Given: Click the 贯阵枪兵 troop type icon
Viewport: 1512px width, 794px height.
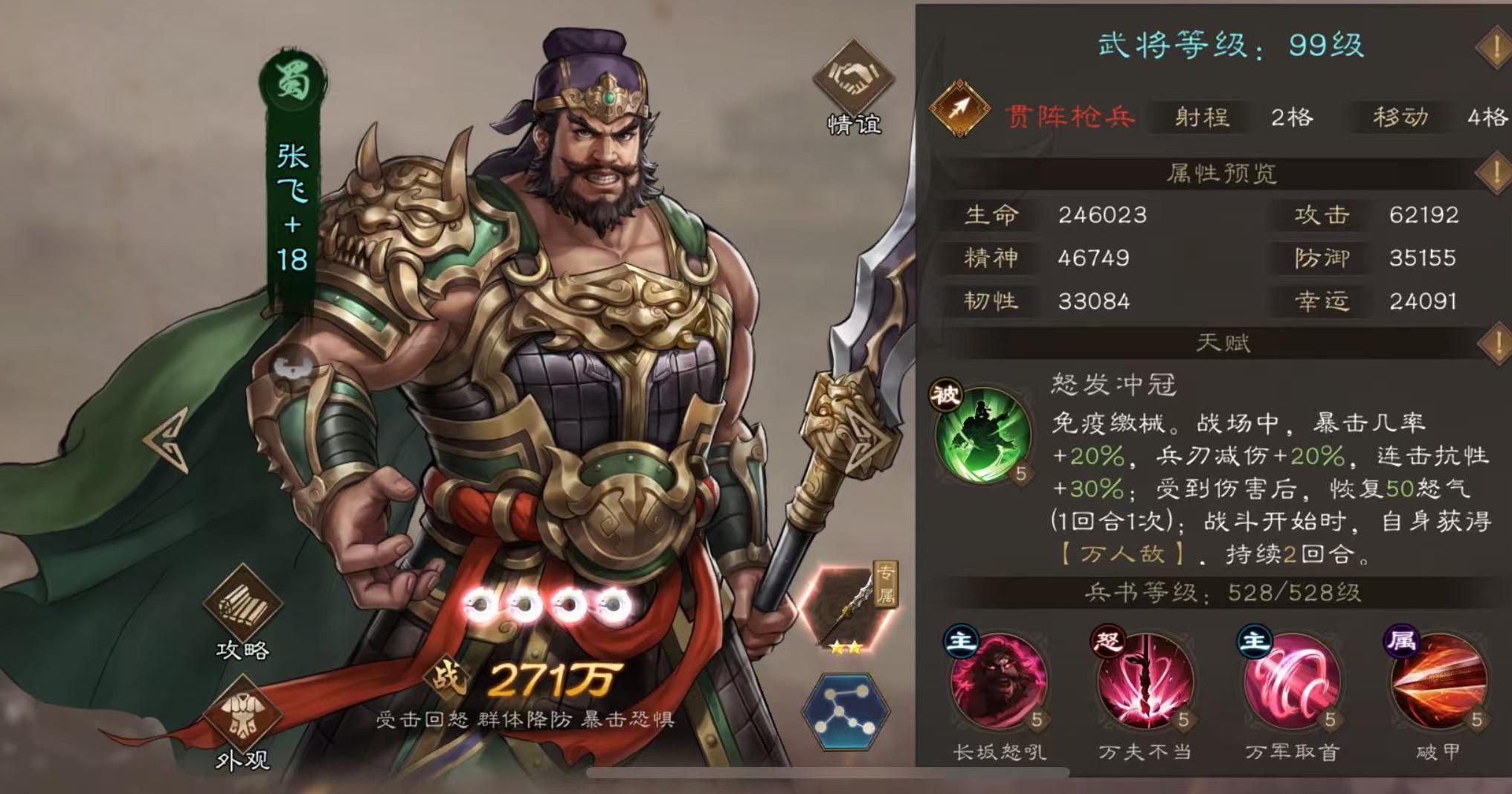Looking at the screenshot, I should pos(959,108).
